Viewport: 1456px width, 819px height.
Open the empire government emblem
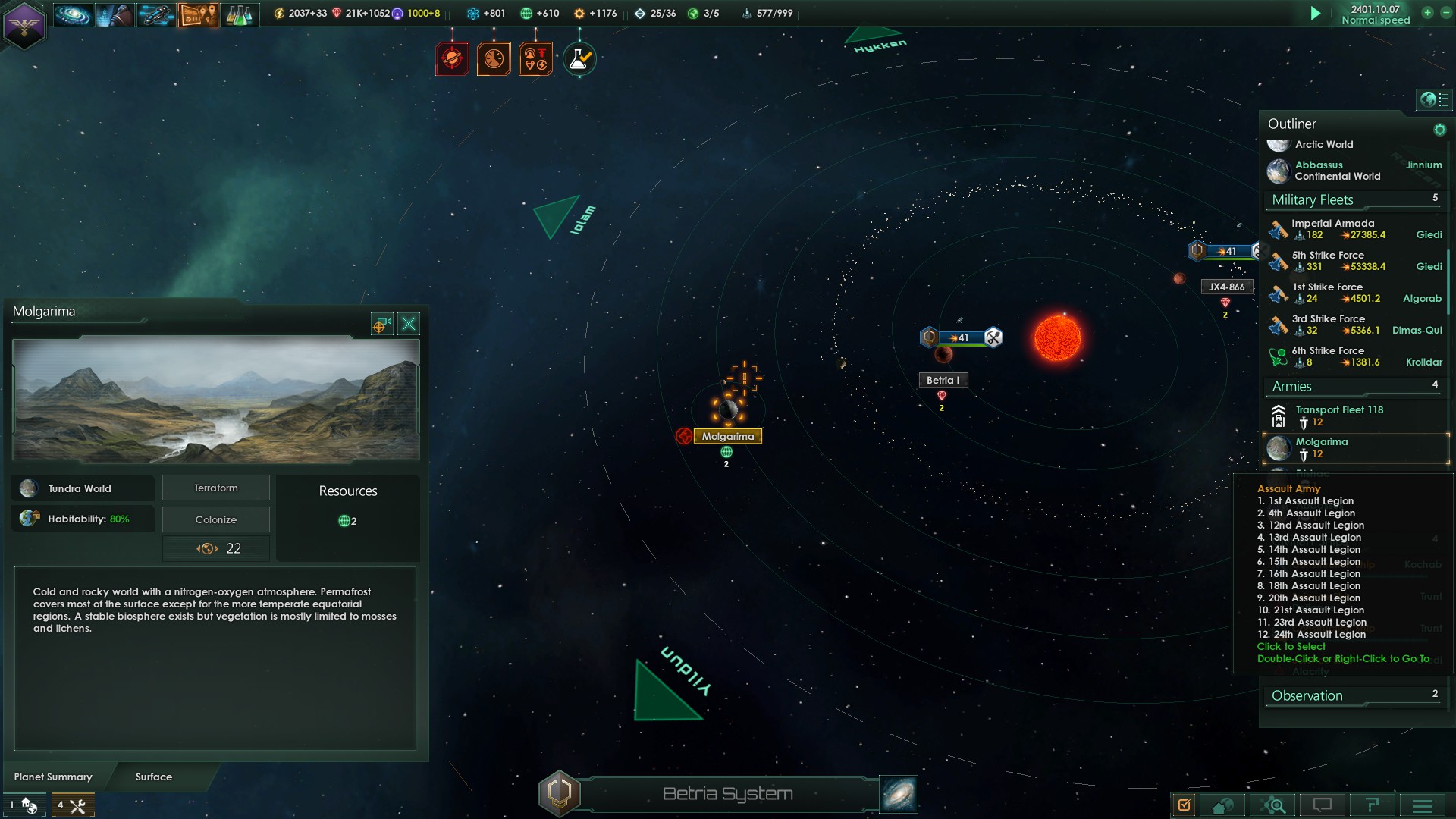(24, 25)
